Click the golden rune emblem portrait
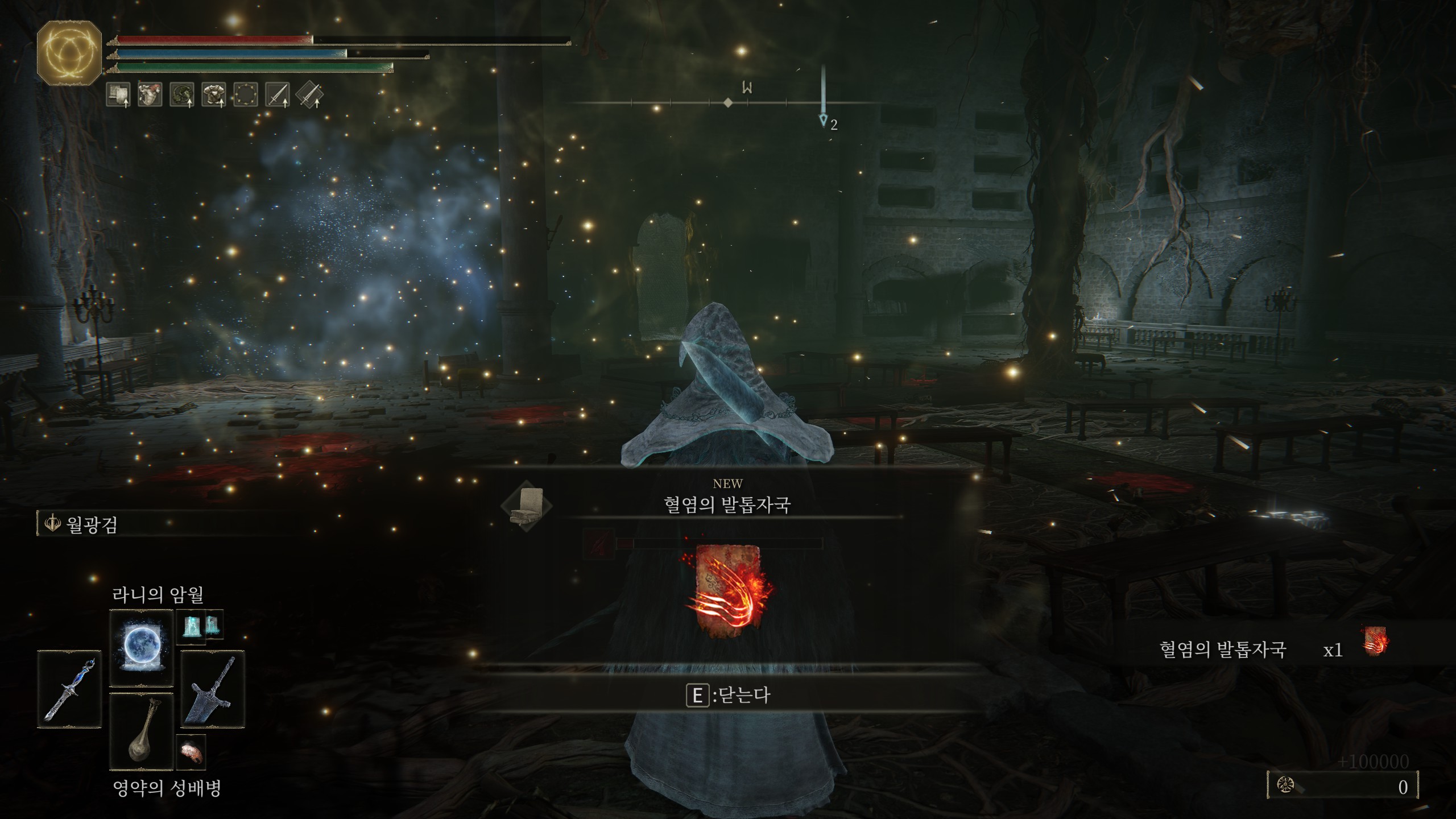1456x819 pixels. click(x=69, y=53)
